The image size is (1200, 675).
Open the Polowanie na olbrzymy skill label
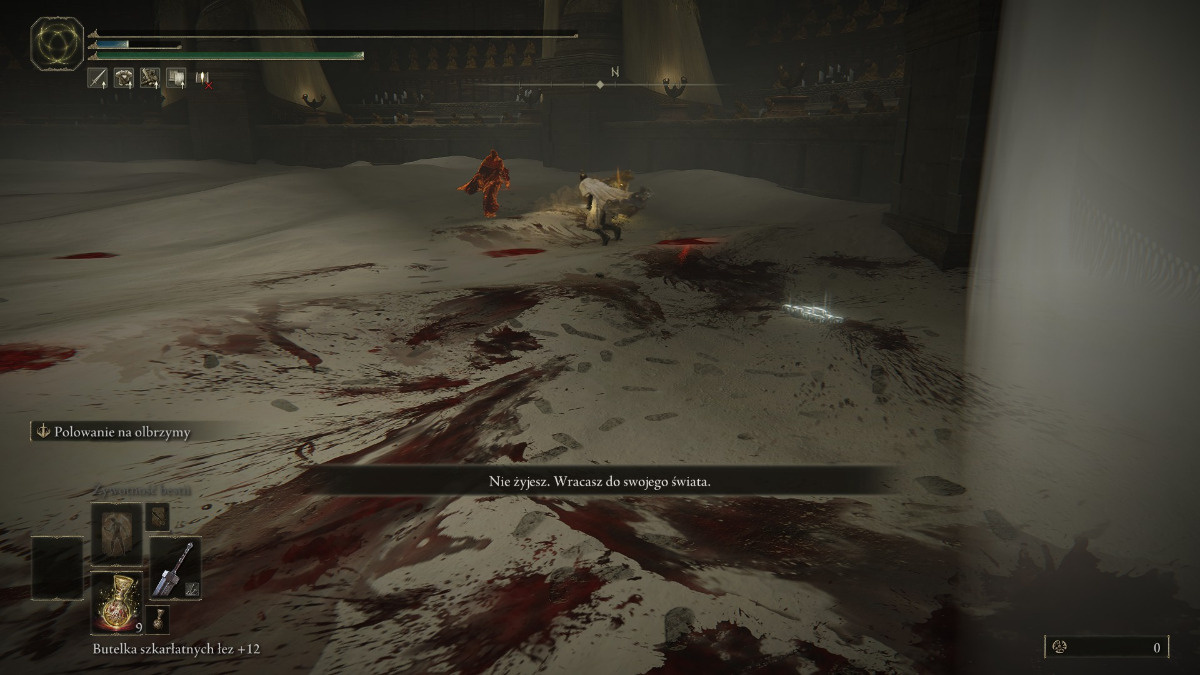pos(113,432)
